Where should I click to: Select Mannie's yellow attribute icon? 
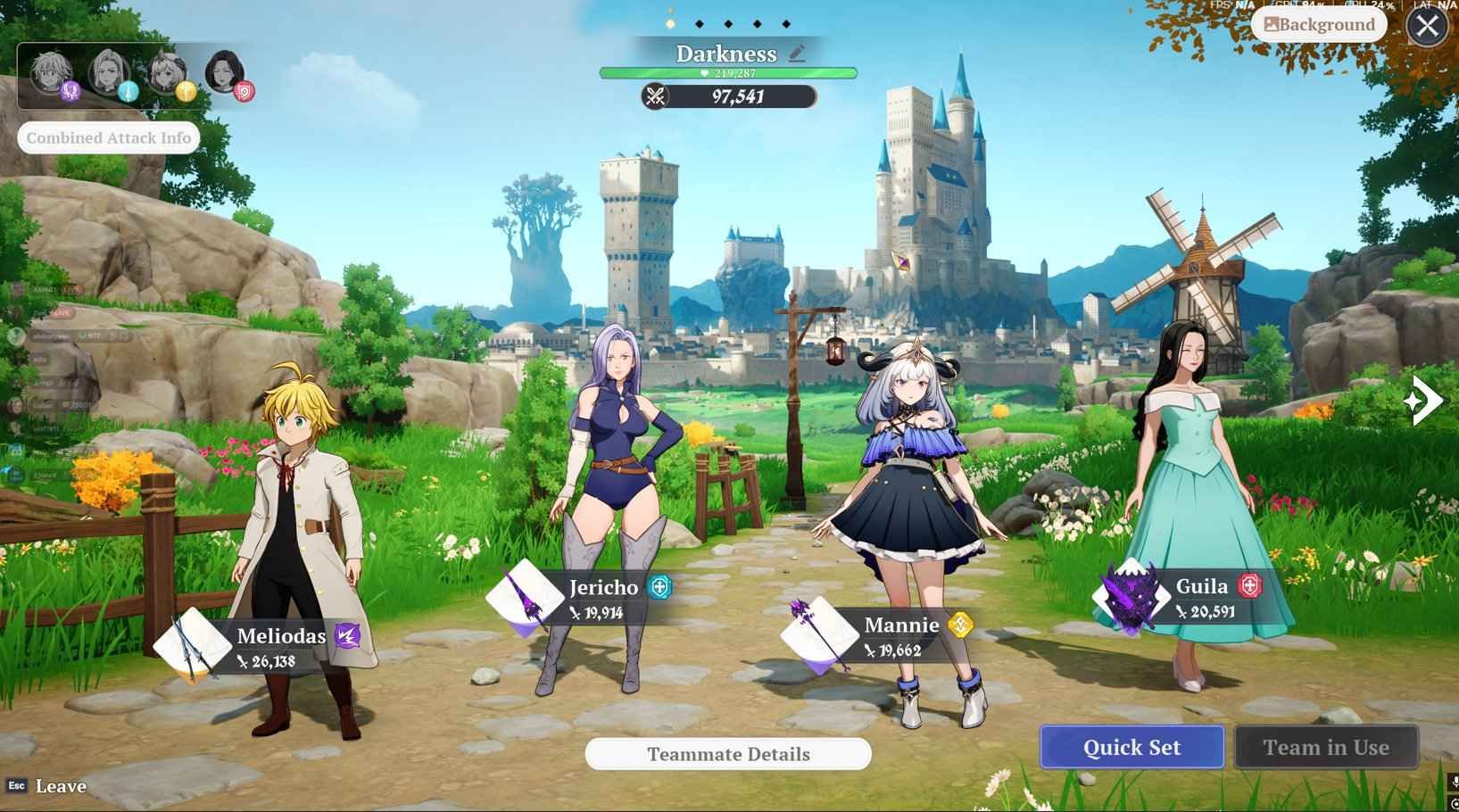click(961, 626)
